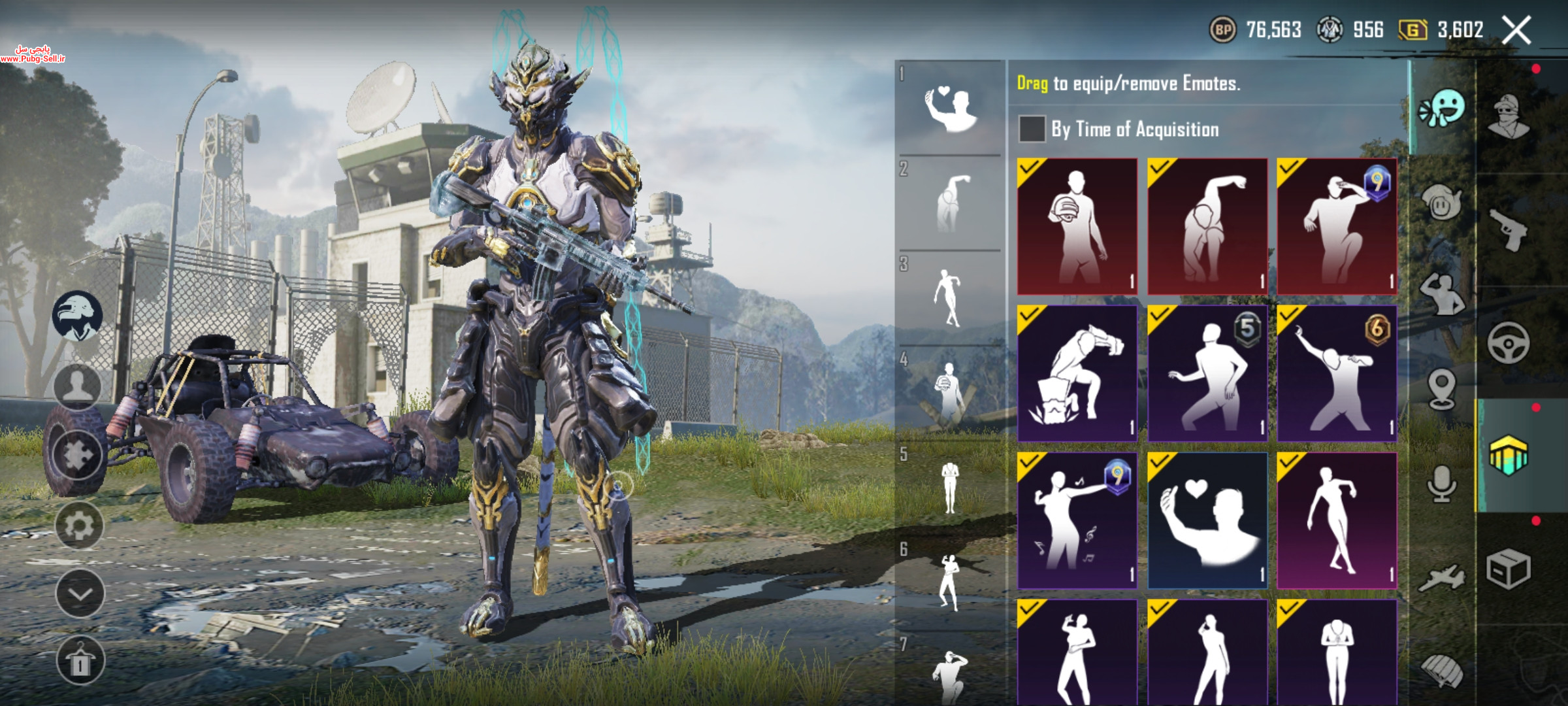Open the location pin category
The height and width of the screenshot is (706, 1568).
click(1441, 389)
